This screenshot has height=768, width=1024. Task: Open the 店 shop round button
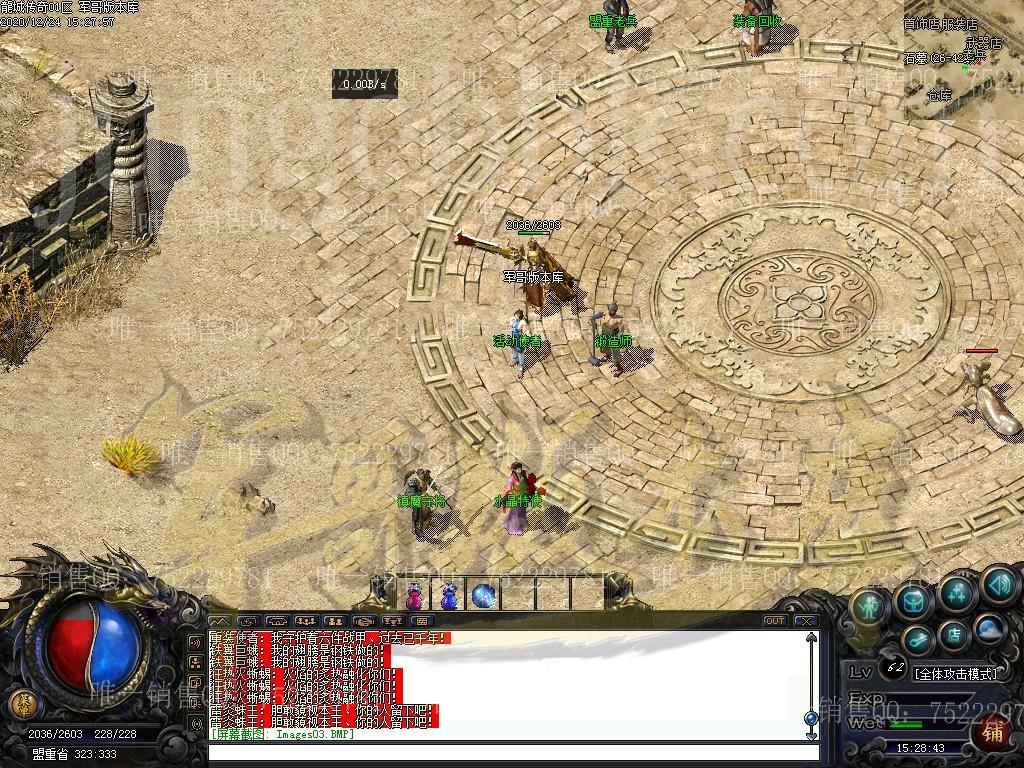click(x=954, y=634)
